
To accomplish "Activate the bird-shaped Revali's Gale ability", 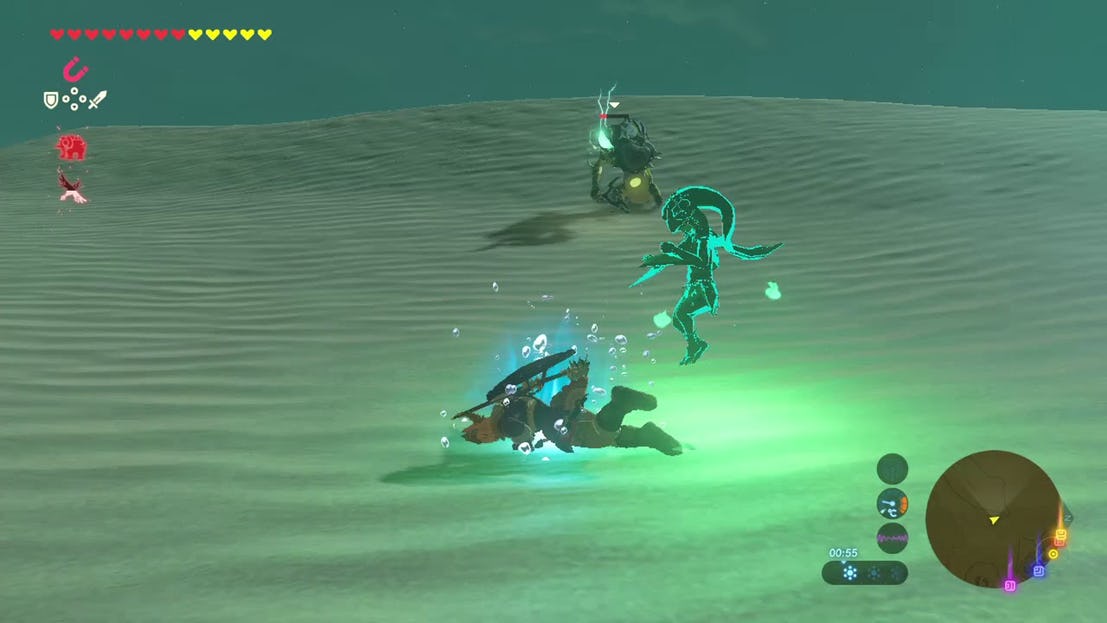I will coord(71,185).
